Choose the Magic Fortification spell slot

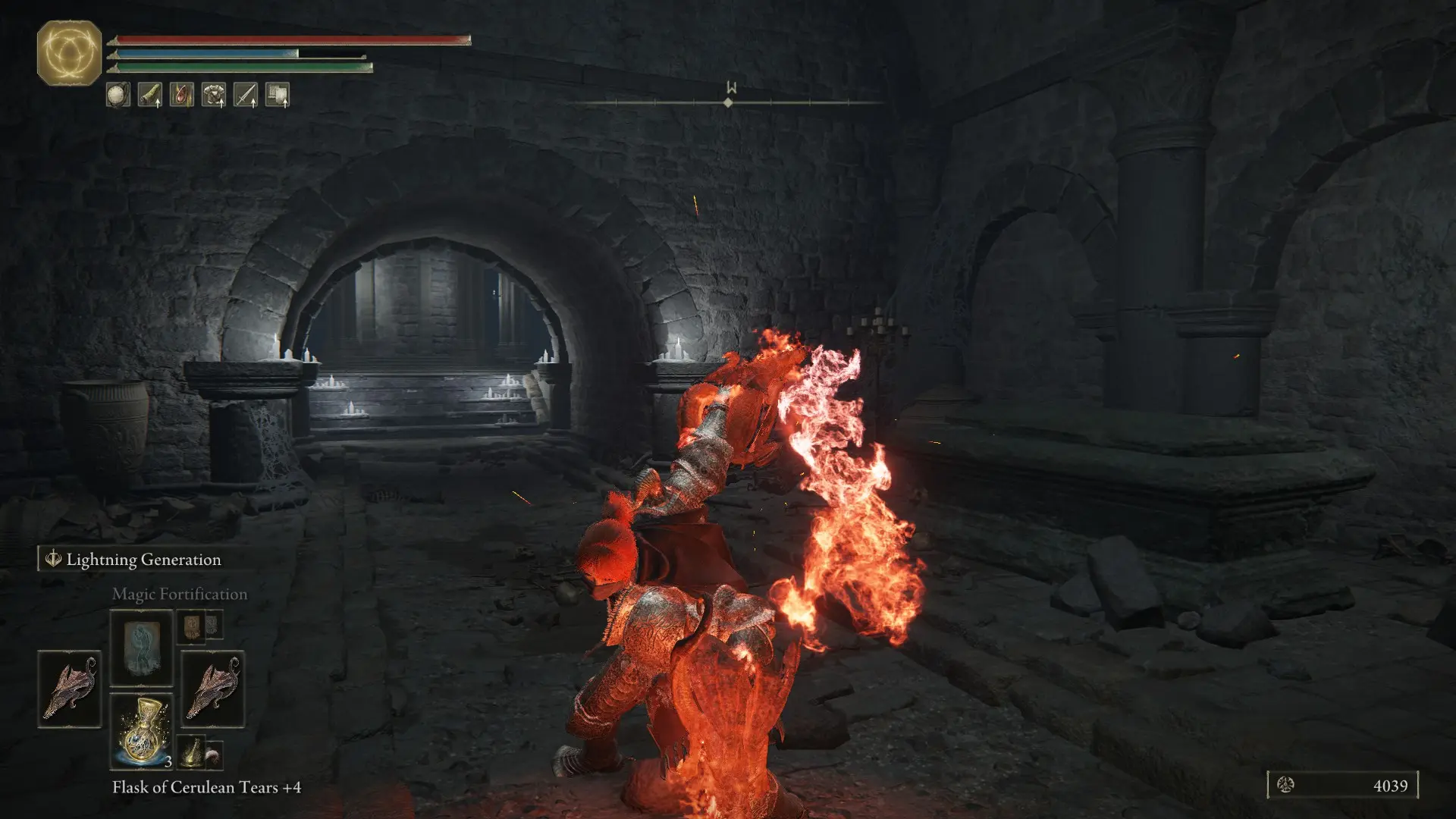[x=142, y=648]
